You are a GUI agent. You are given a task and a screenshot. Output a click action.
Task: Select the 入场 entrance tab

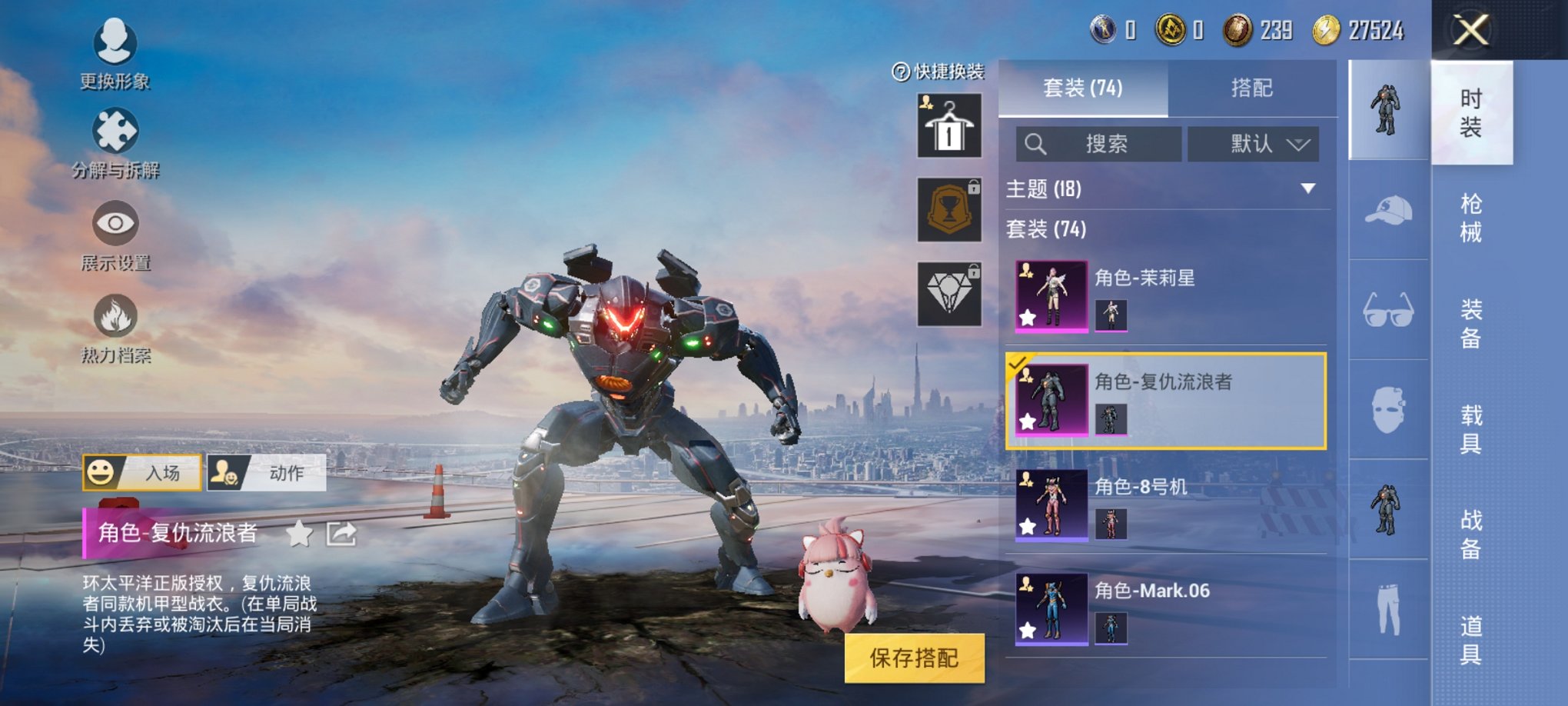[x=142, y=472]
